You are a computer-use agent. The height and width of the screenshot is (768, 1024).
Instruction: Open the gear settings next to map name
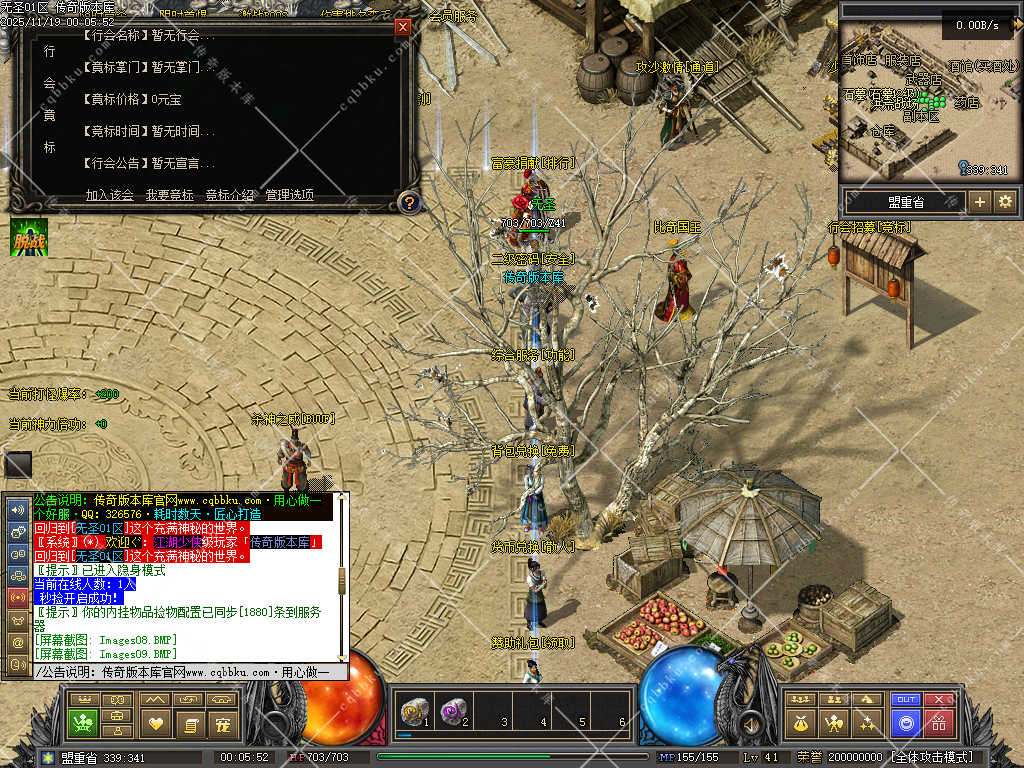coord(1005,202)
